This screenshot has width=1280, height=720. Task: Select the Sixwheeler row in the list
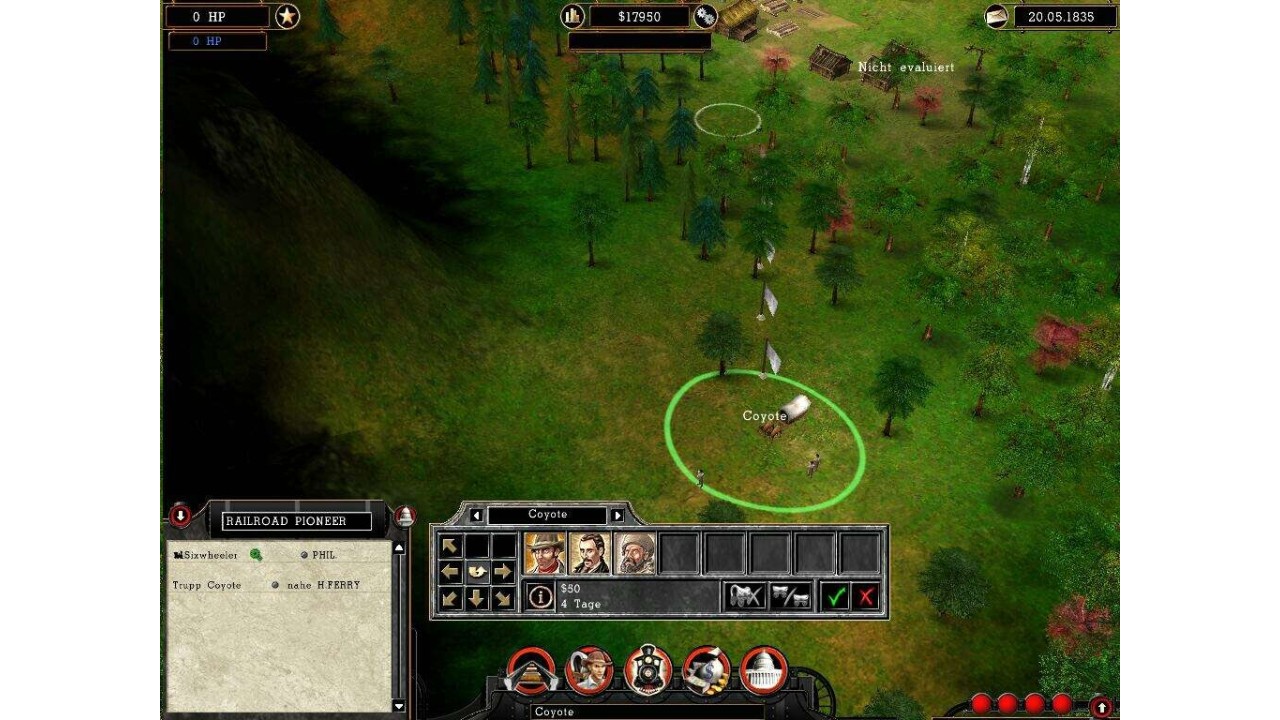click(206, 555)
